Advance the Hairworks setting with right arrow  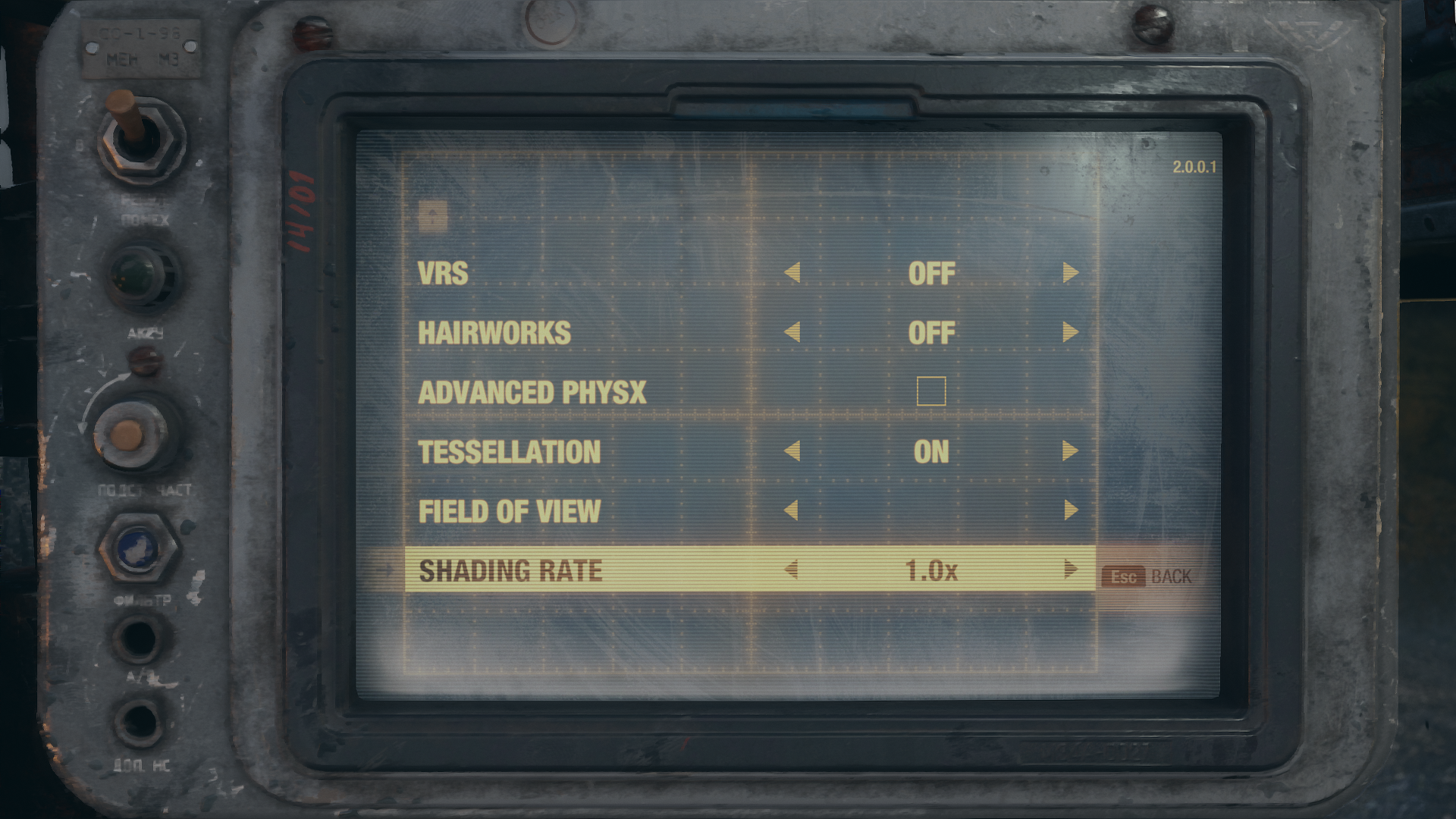coord(1070,332)
